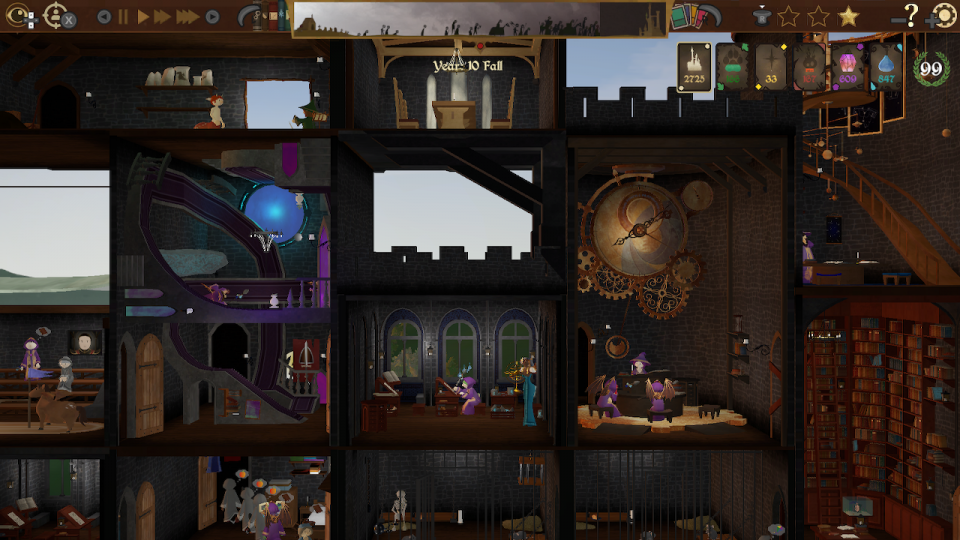Image resolution: width=960 pixels, height=540 pixels.
Task: Choose the four-point star card showing 33
Action: point(770,67)
